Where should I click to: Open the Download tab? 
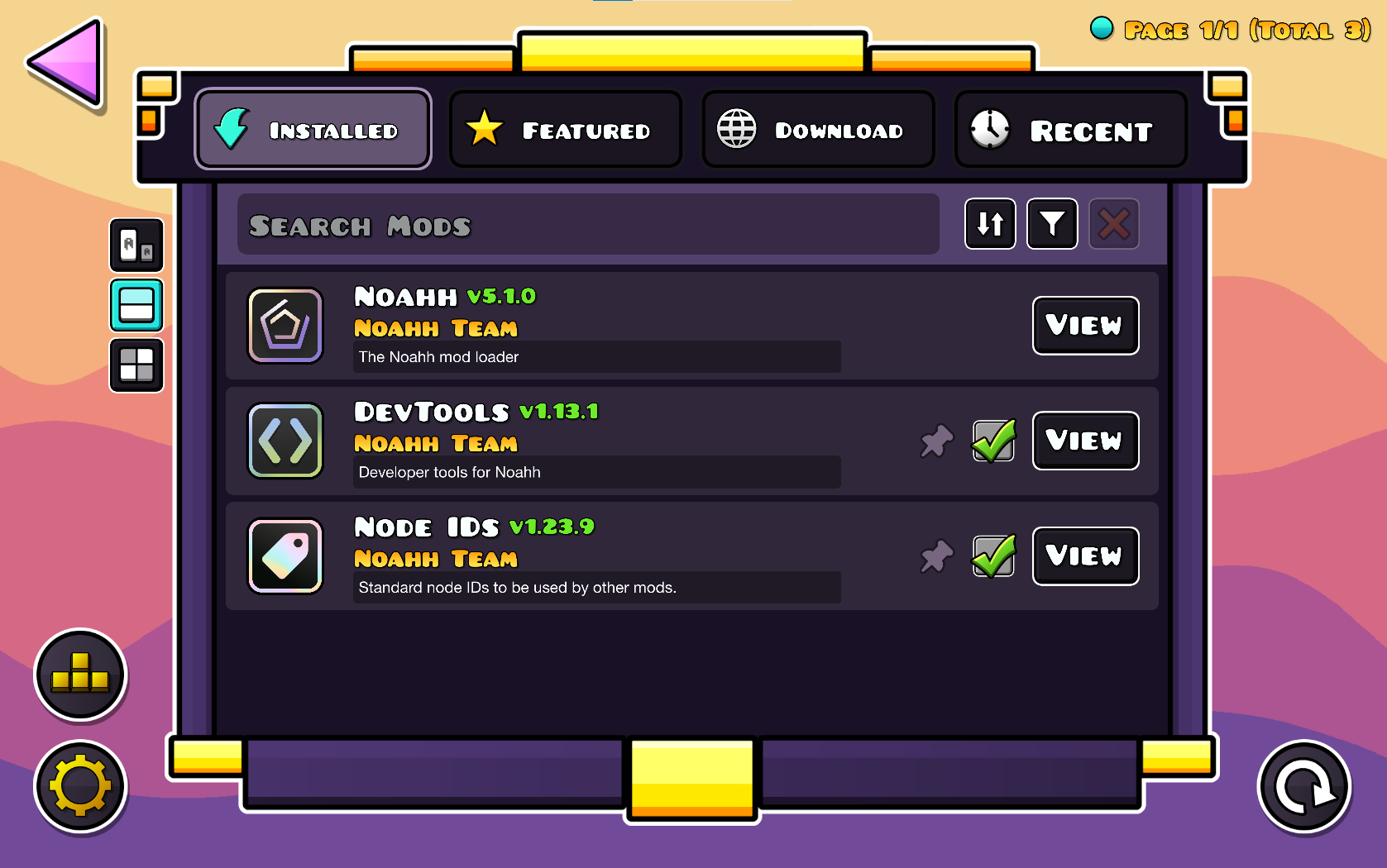(818, 129)
